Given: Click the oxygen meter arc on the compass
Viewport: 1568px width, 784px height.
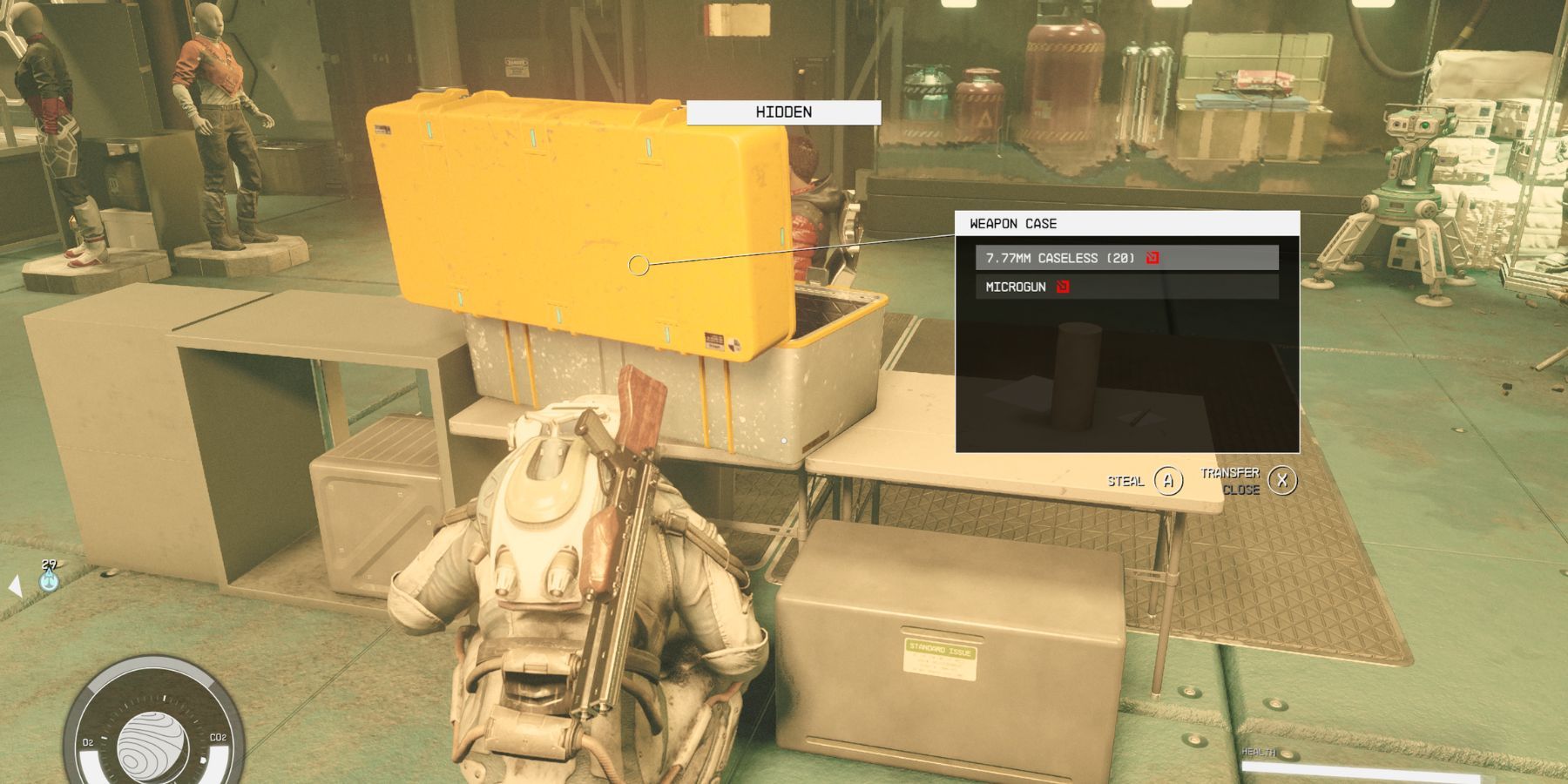Looking at the screenshot, I should point(87,760).
